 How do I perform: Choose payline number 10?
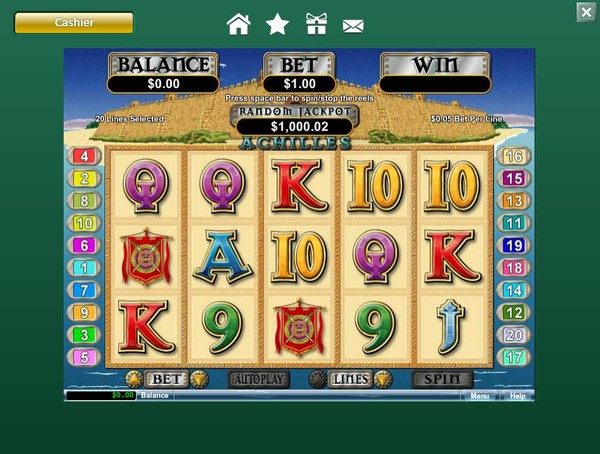[84, 223]
